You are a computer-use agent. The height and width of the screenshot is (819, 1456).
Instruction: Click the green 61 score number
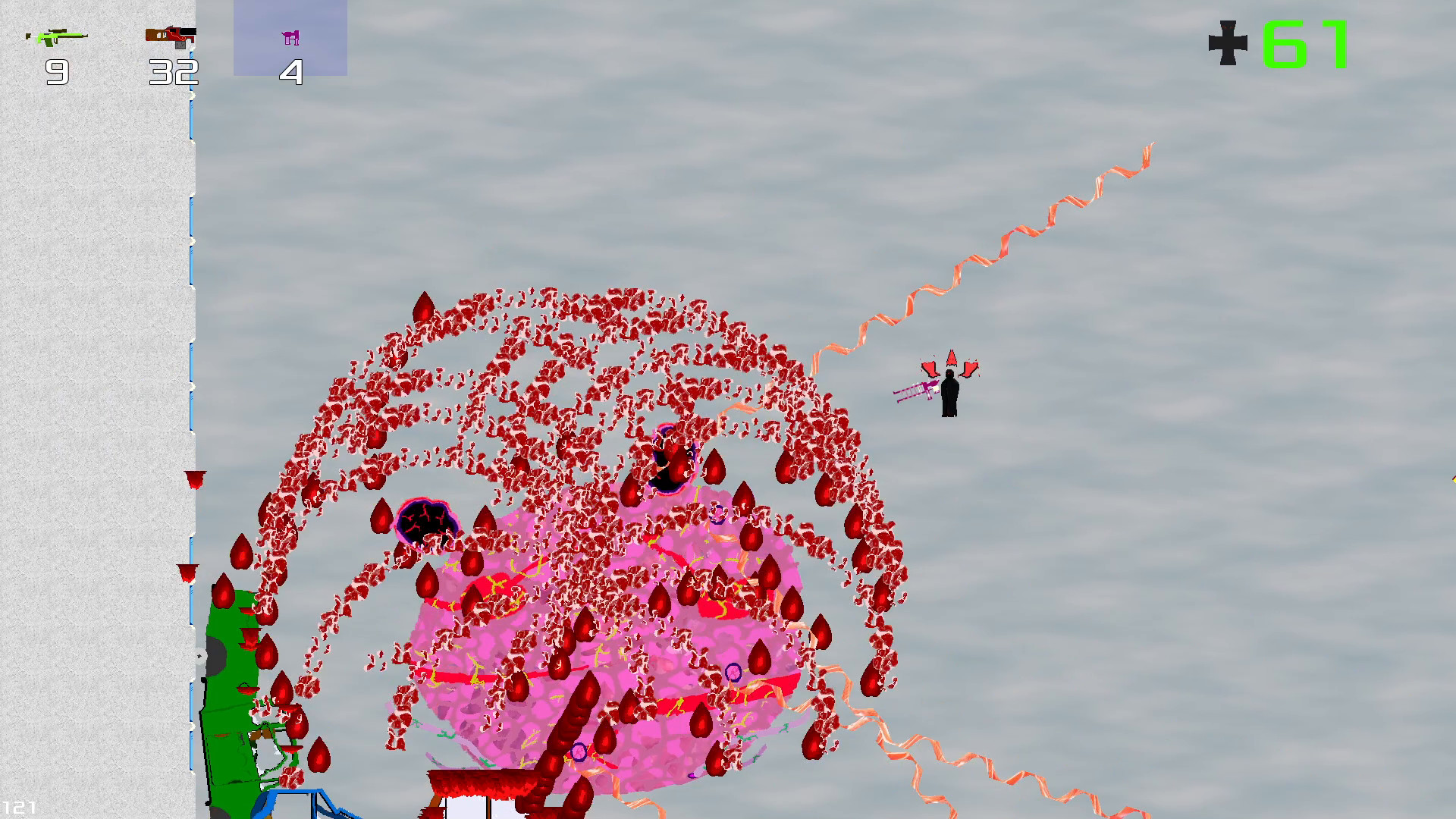click(1305, 44)
